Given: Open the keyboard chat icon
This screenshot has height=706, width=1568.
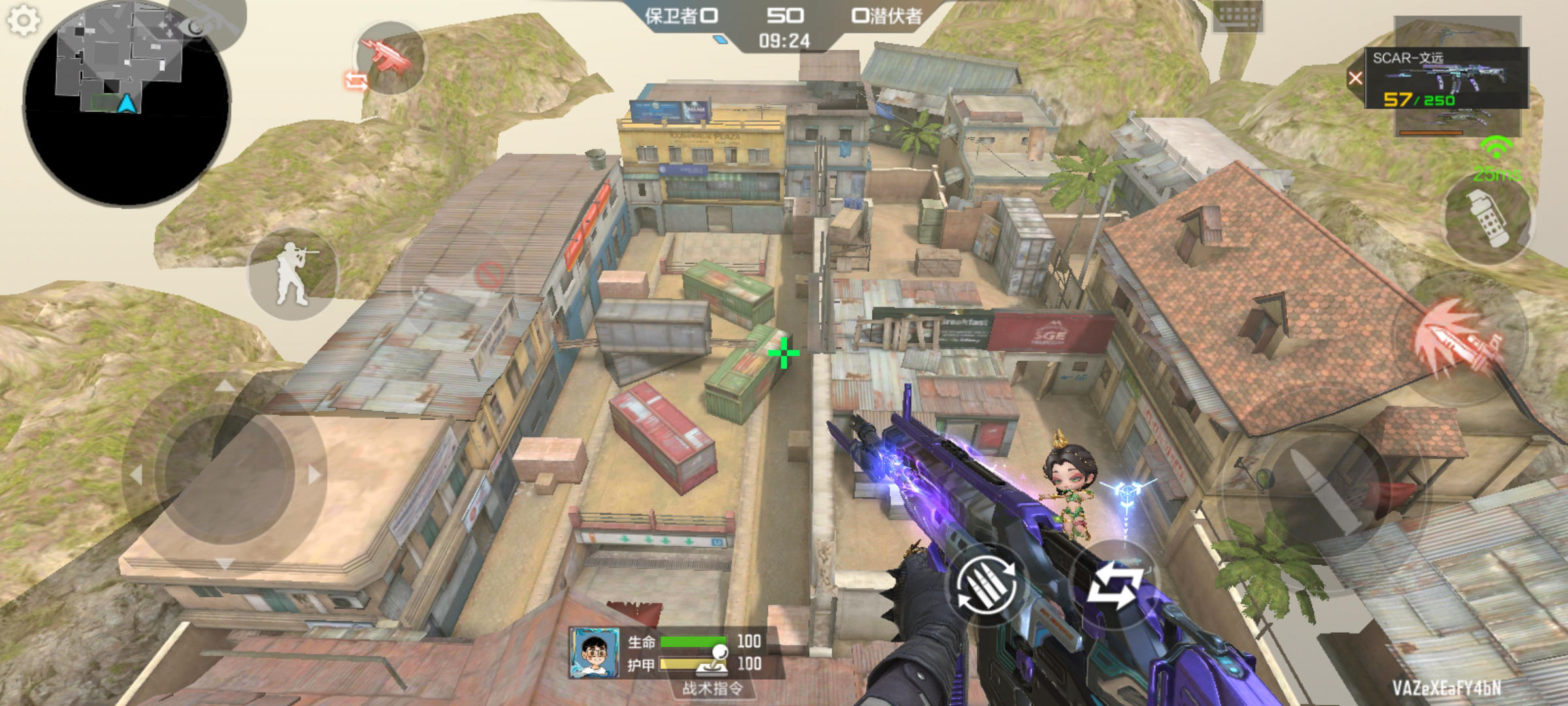Looking at the screenshot, I should pos(1237,16).
